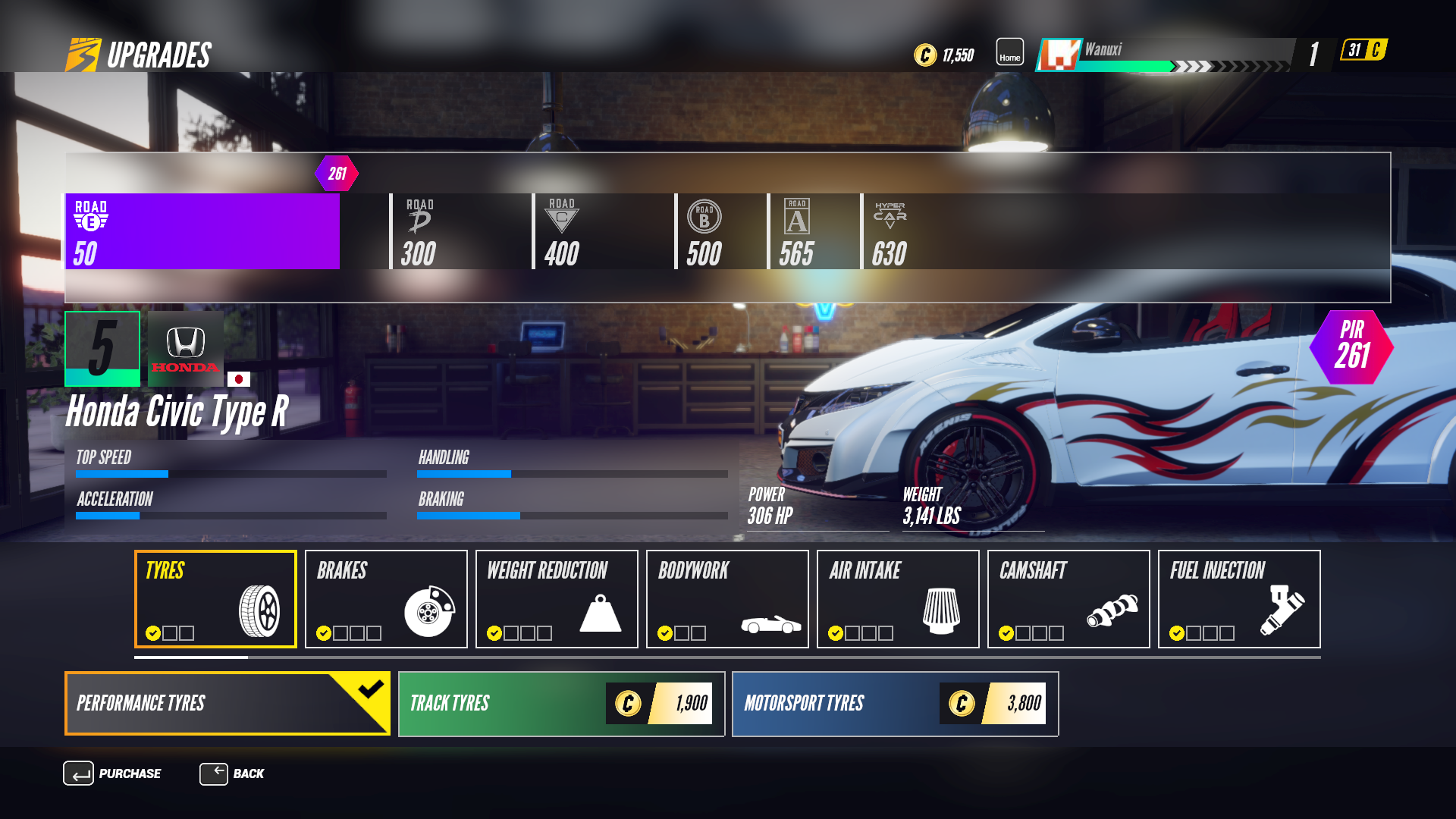Click the Purchase button

tap(114, 773)
